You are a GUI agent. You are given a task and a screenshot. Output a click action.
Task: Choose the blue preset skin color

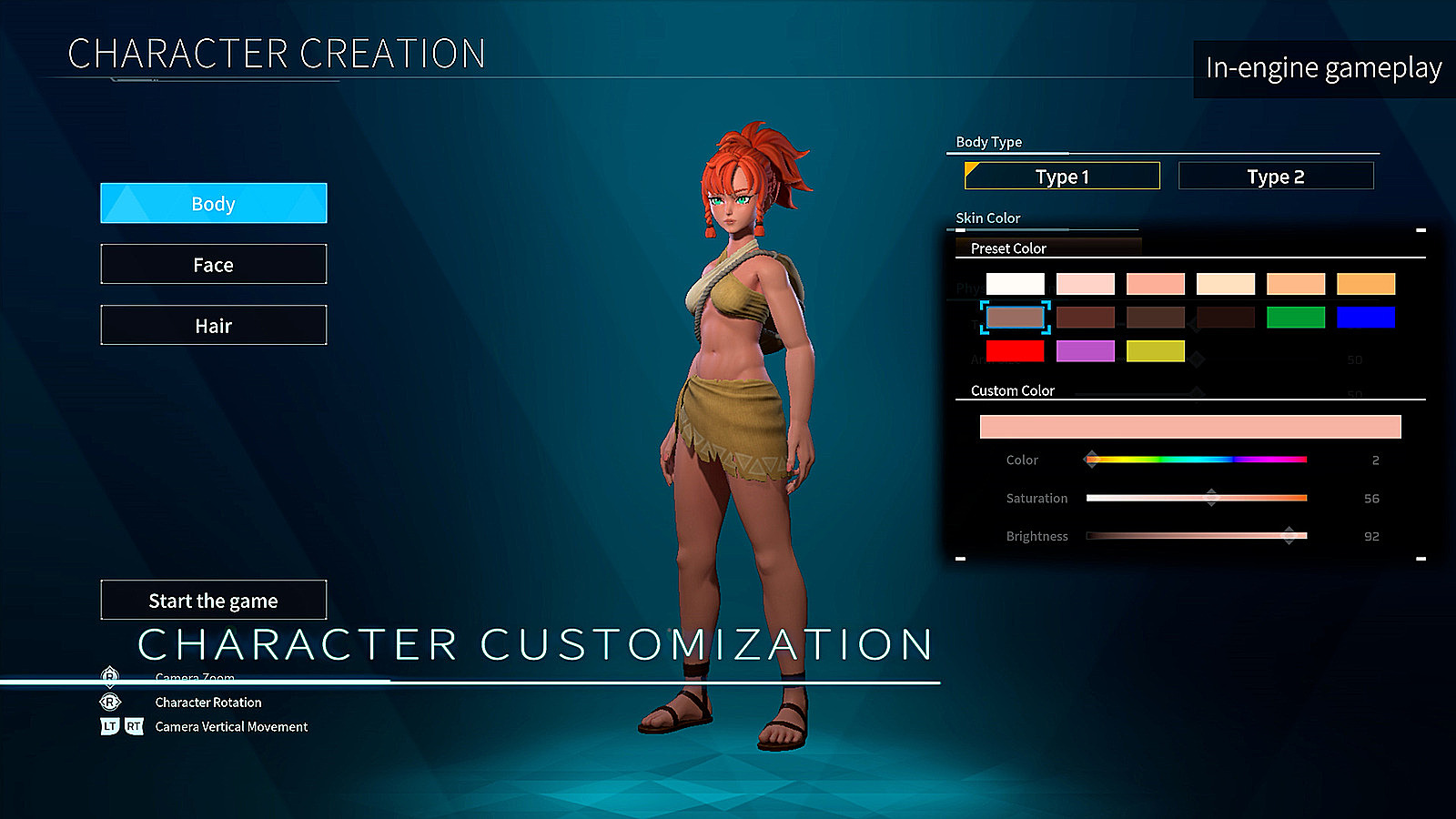(x=1365, y=317)
